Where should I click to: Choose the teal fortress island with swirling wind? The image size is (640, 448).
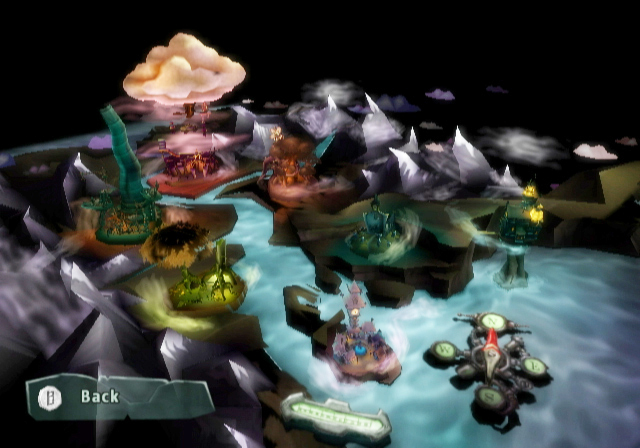378,231
